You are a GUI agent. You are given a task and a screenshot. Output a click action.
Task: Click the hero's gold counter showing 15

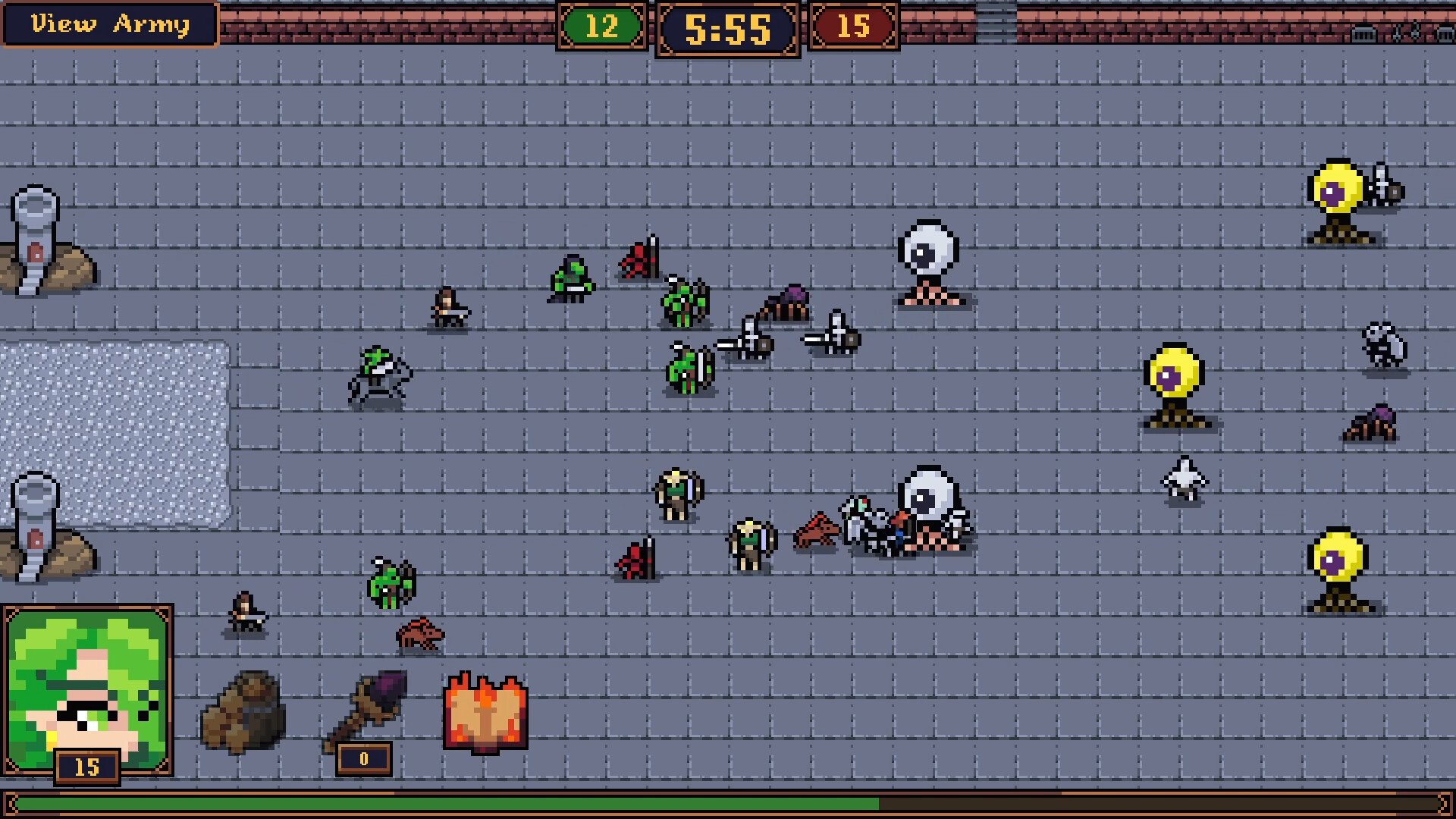click(x=85, y=767)
